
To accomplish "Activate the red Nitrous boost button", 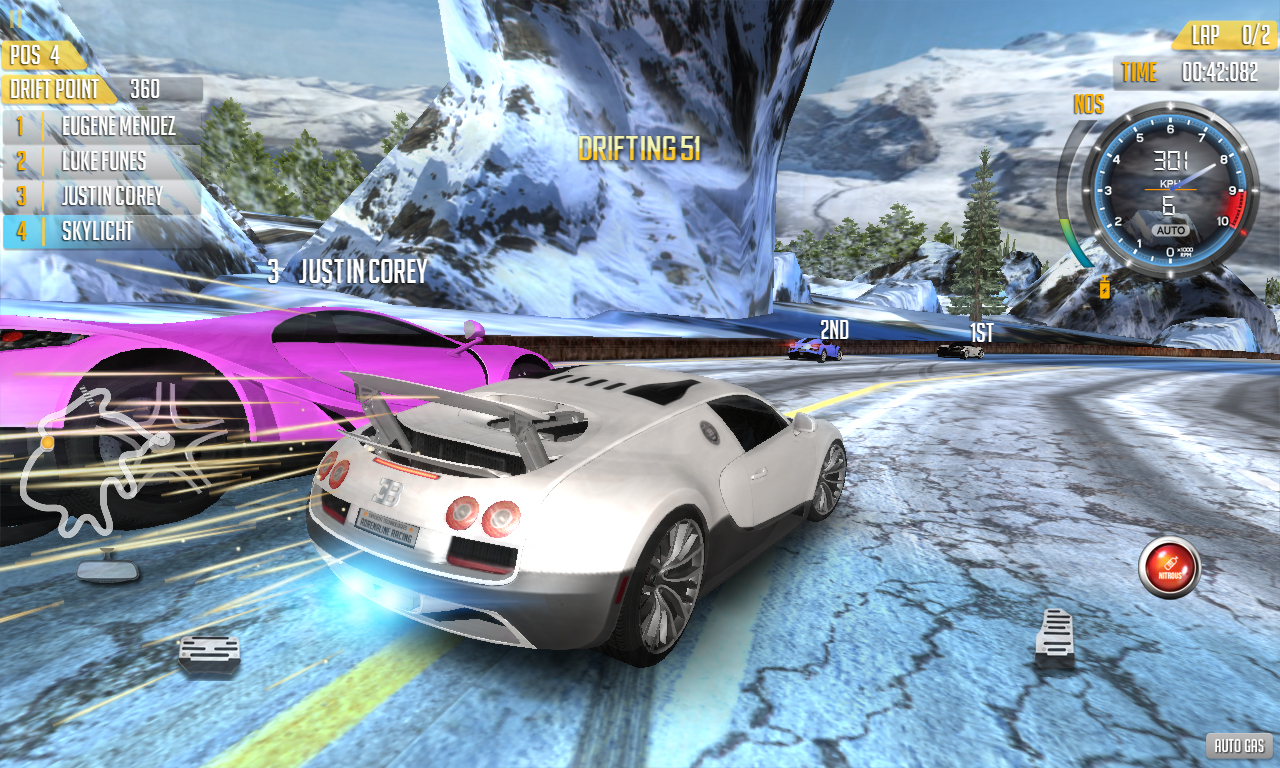I will 1169,567.
